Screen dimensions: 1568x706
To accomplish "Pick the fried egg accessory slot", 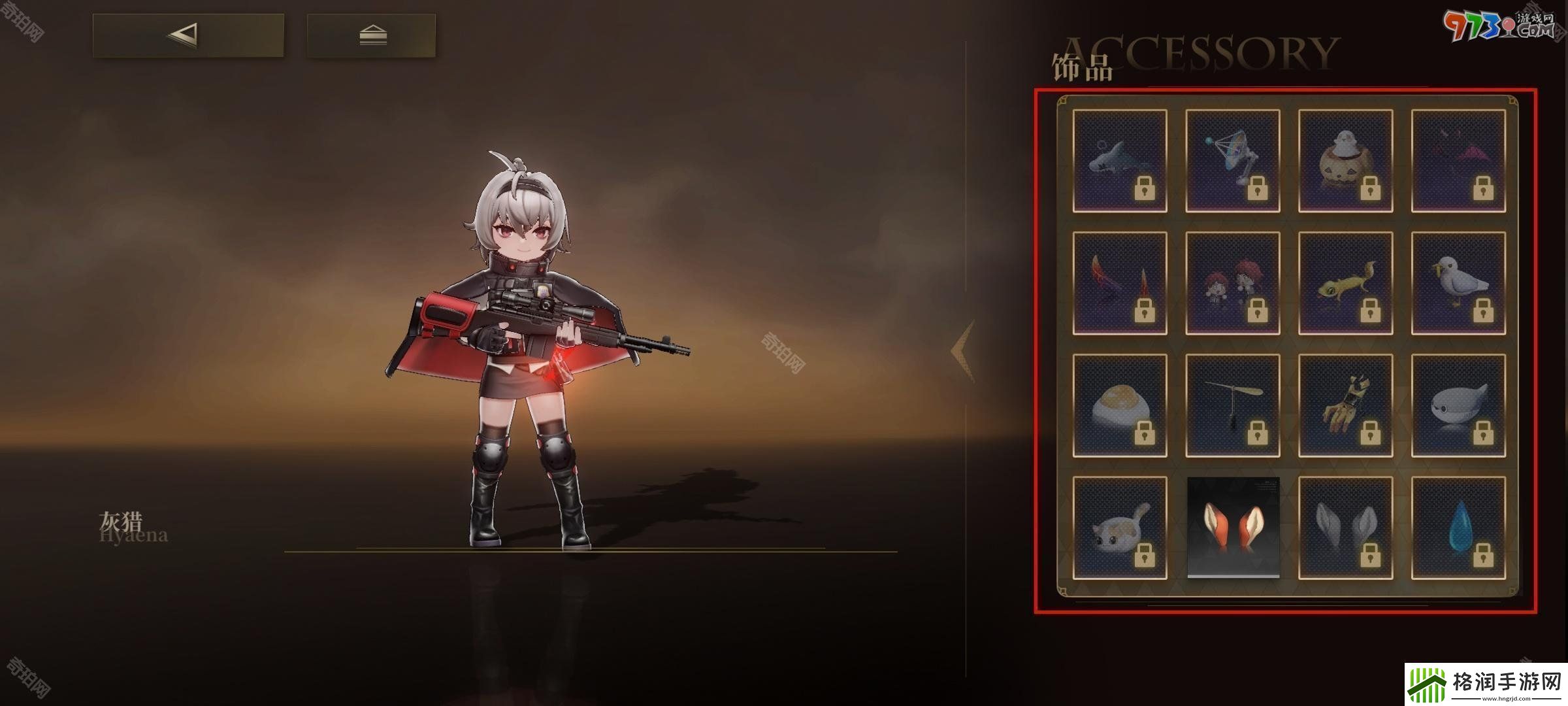I will pyautogui.click(x=1119, y=405).
